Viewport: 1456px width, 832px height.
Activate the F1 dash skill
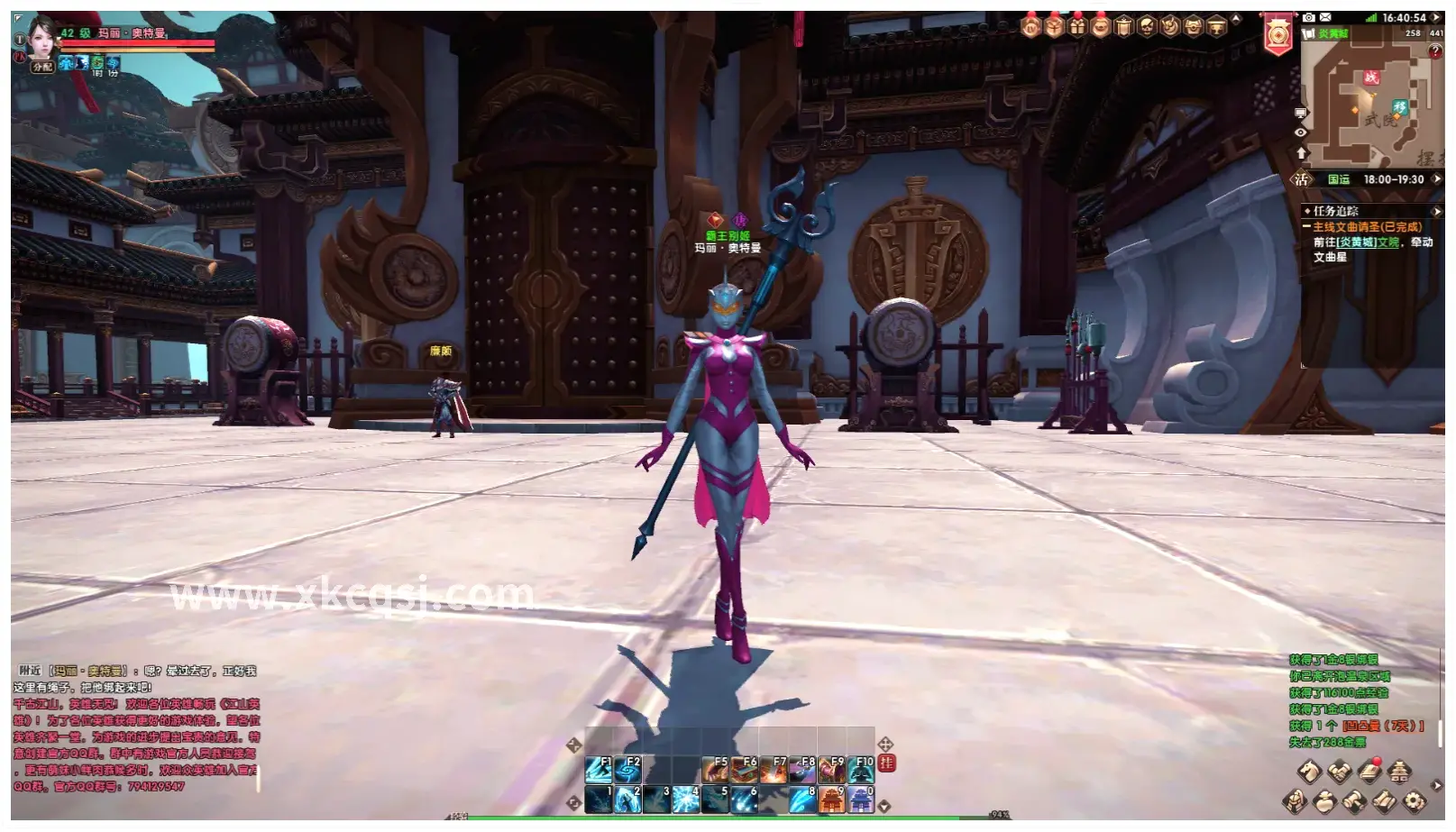point(599,769)
